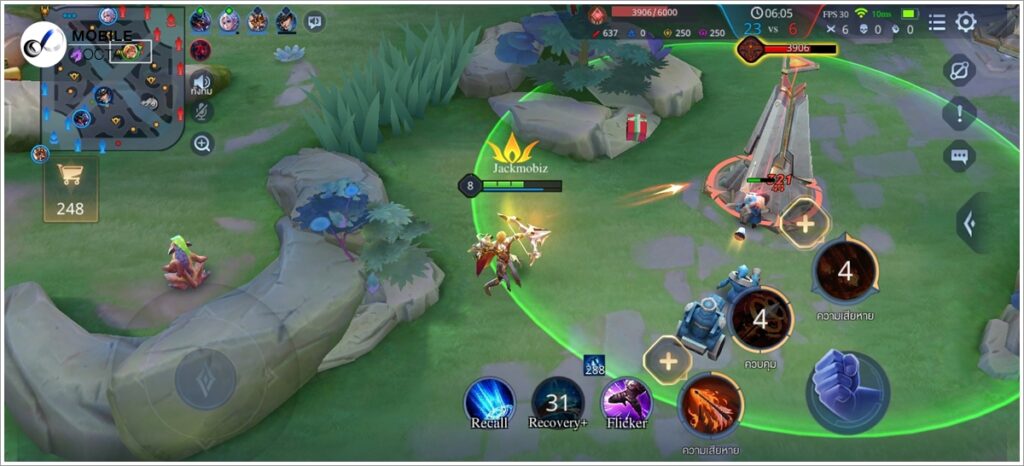Screen dimensions: 1024x466
Task: Toggle the speaker voice chat button
Action: pyautogui.click(x=202, y=82)
